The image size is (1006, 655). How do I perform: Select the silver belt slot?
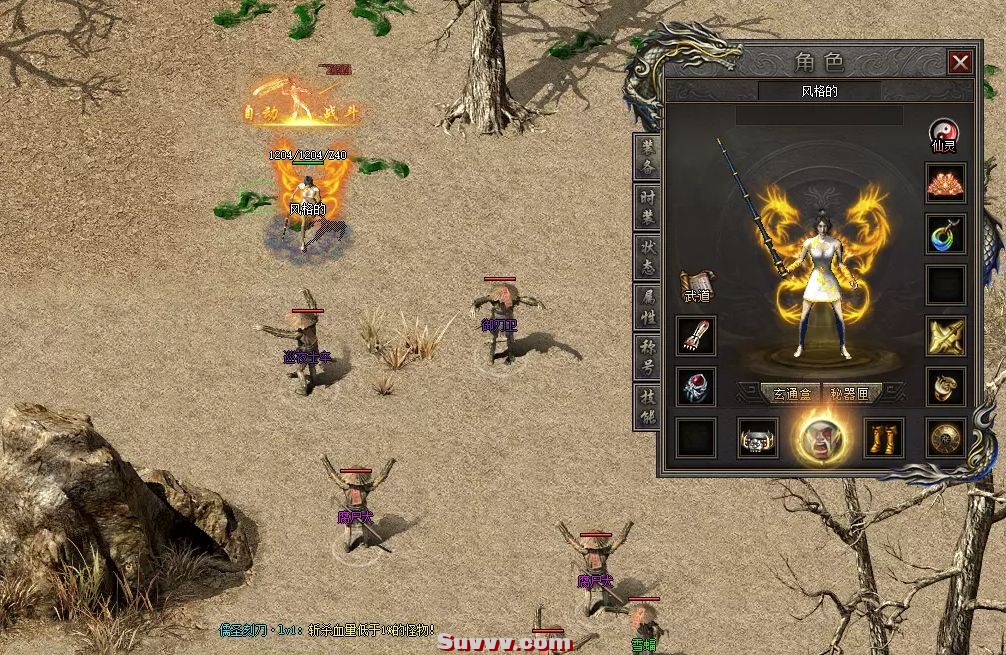(758, 438)
